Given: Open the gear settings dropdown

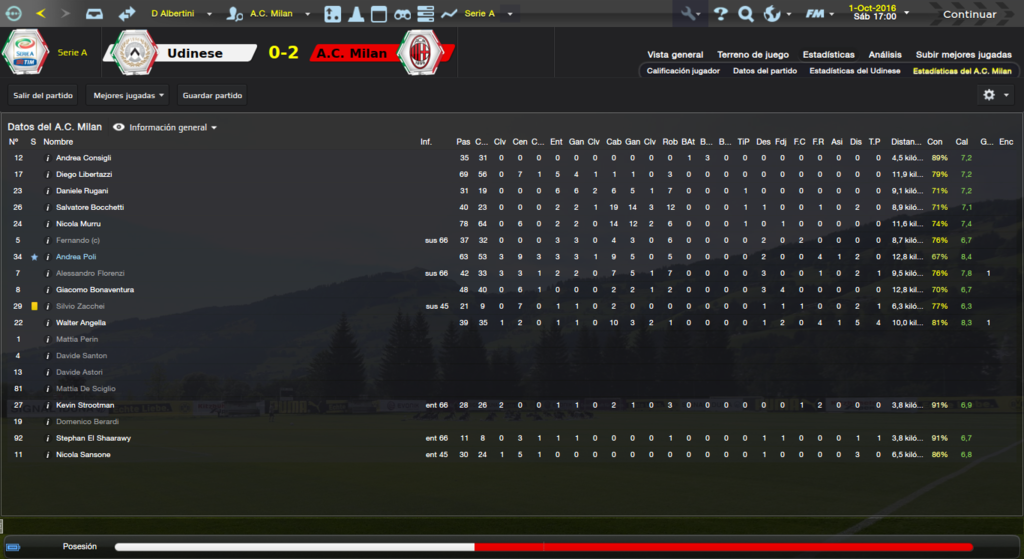Looking at the screenshot, I should (996, 95).
